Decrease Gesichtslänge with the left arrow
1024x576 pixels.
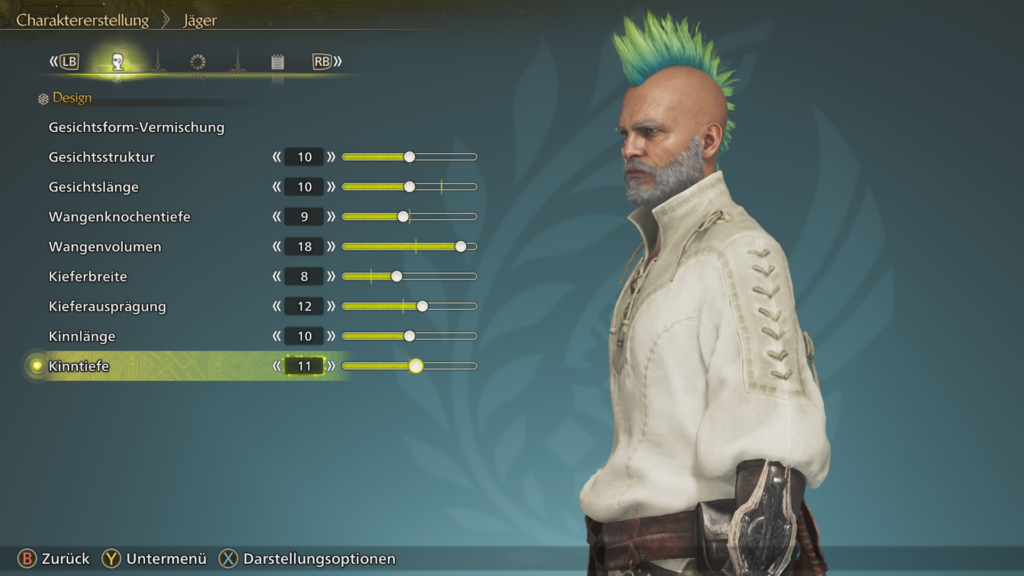pos(277,187)
